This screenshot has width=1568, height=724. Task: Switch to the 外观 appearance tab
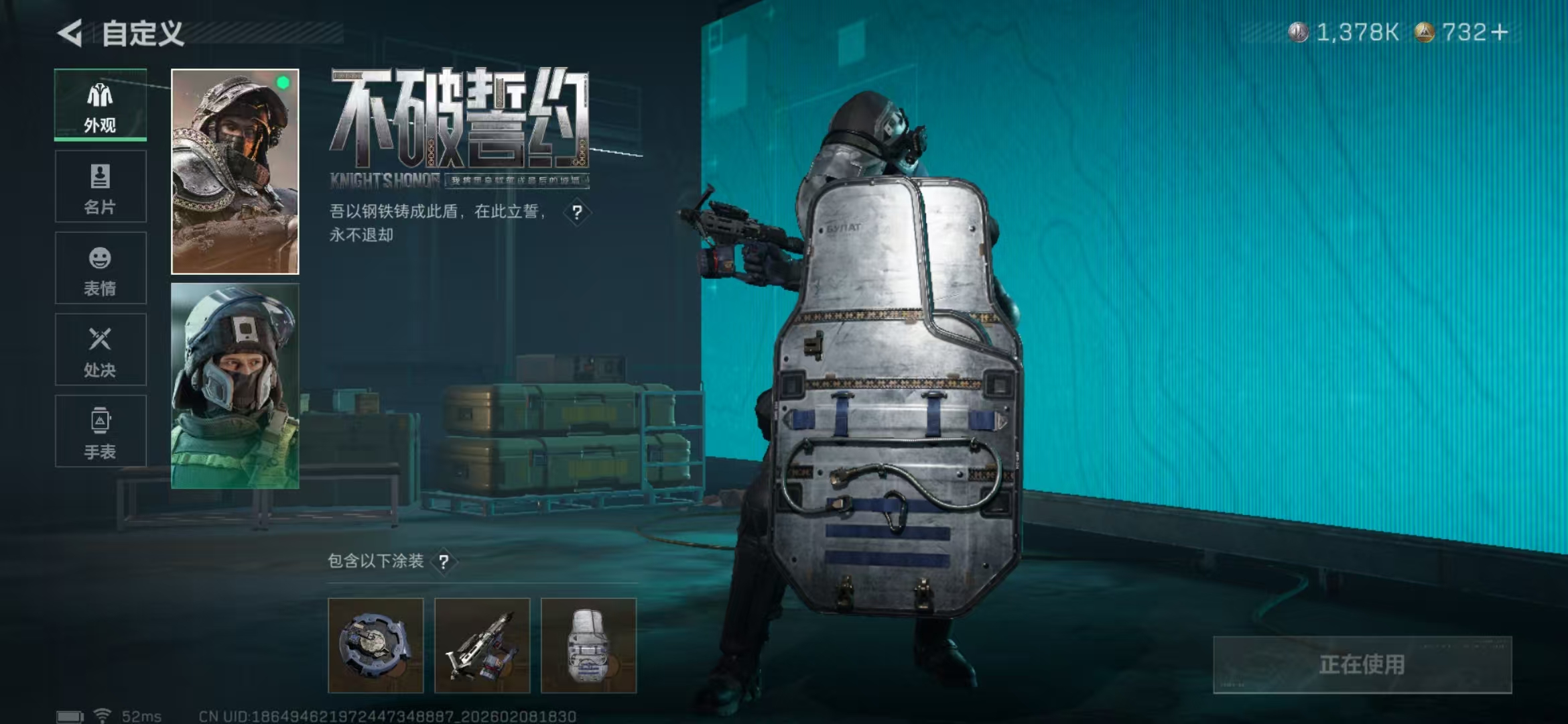click(x=99, y=104)
